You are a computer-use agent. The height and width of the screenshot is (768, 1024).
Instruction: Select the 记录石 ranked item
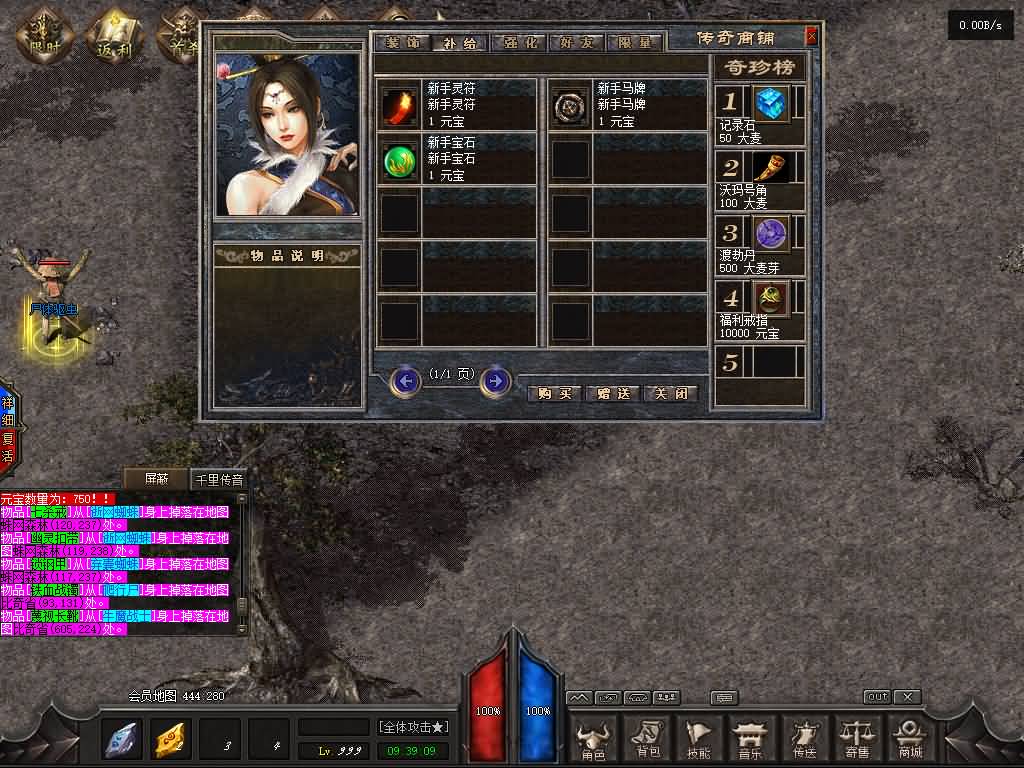coord(770,103)
